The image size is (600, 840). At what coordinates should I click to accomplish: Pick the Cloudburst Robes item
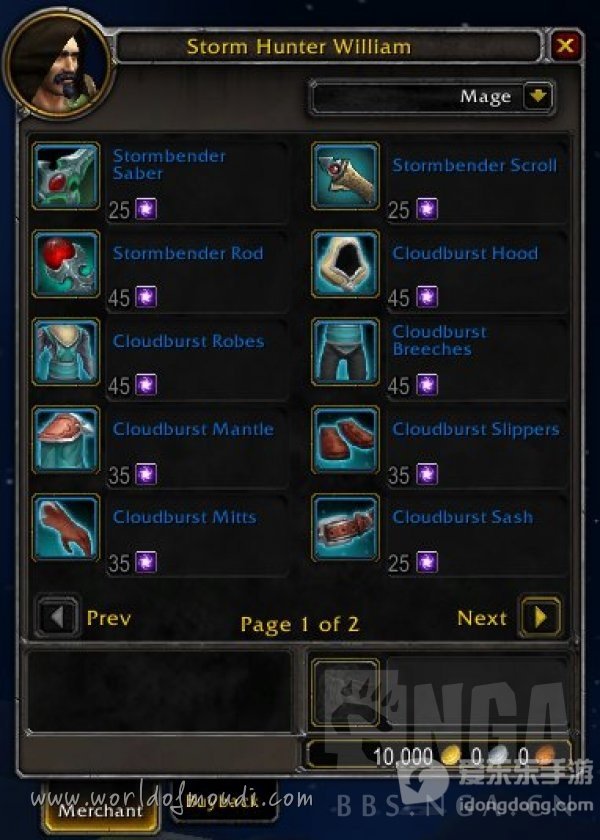pos(66,352)
